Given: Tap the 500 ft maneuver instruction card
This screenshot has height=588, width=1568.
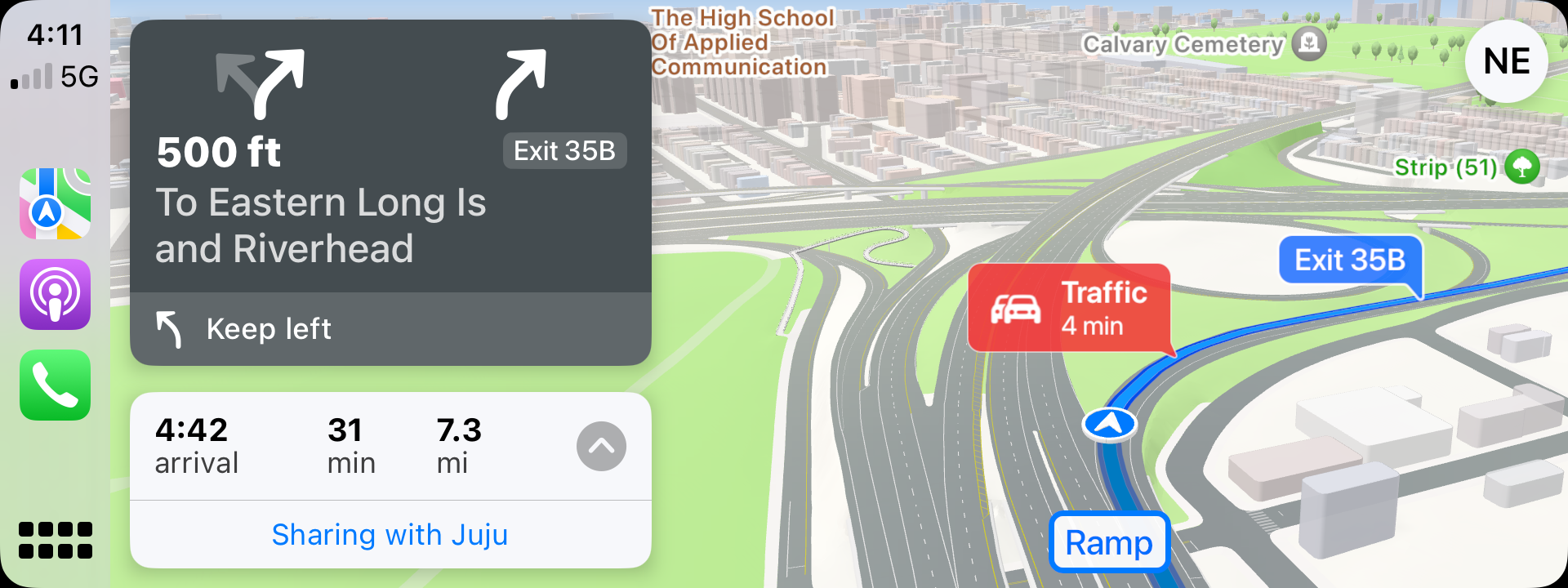Looking at the screenshot, I should 390,157.
